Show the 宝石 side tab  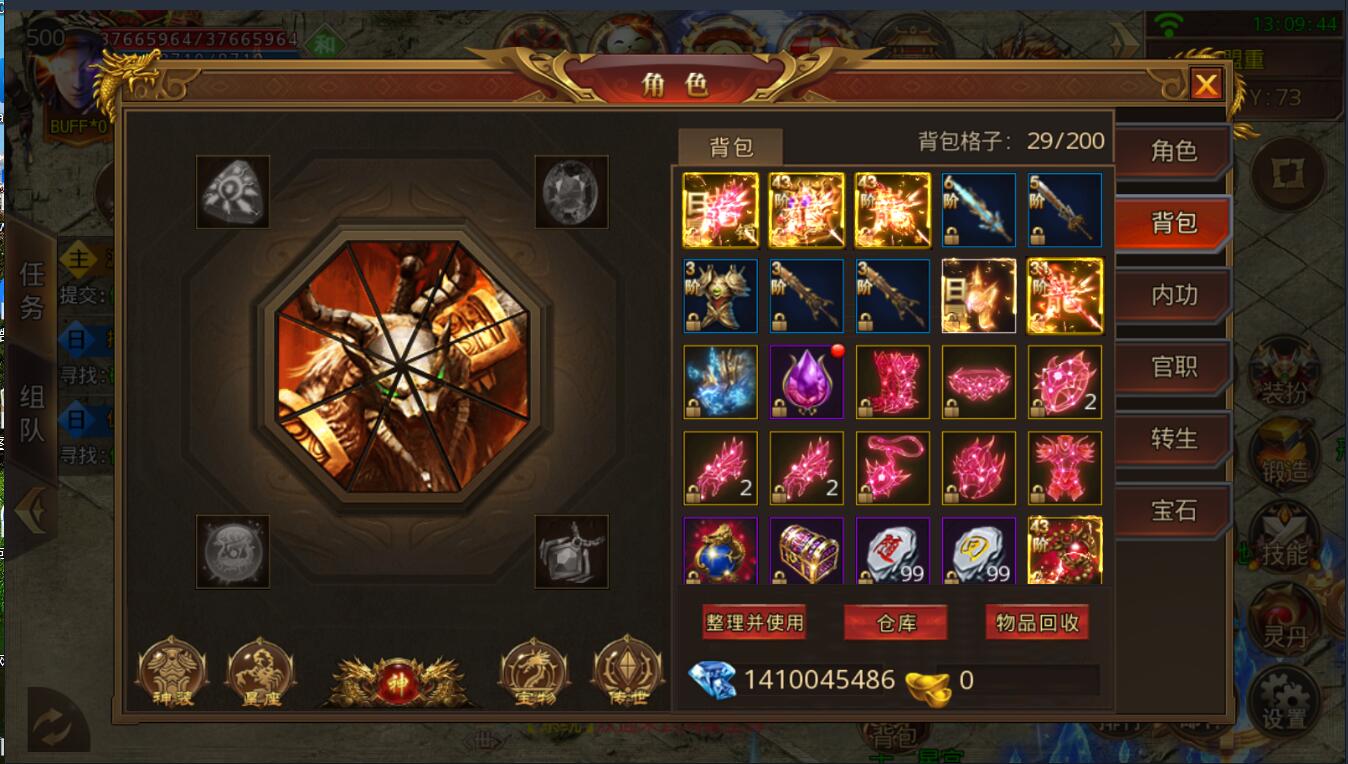(1173, 511)
